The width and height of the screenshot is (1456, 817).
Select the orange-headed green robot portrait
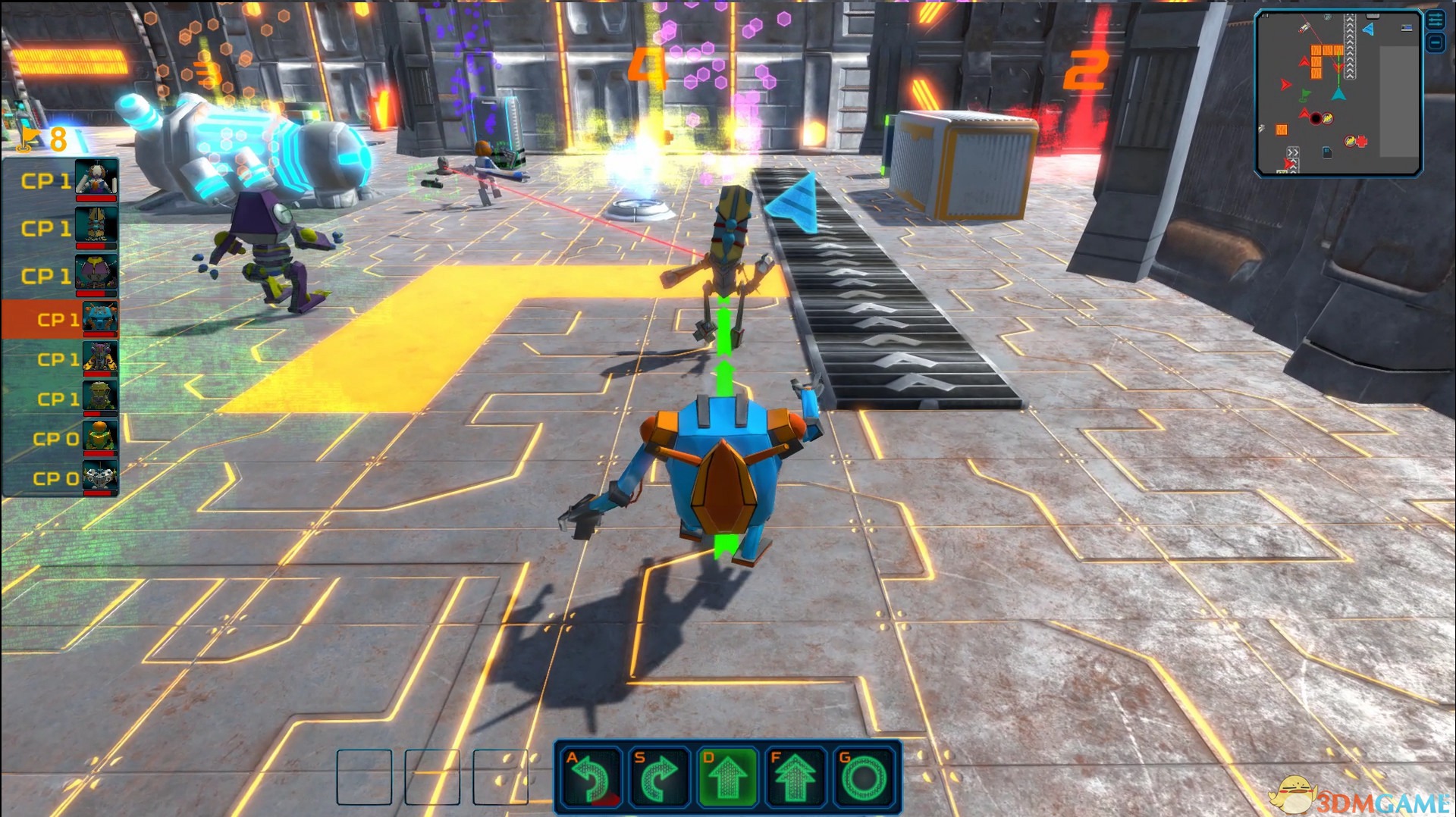(x=99, y=437)
